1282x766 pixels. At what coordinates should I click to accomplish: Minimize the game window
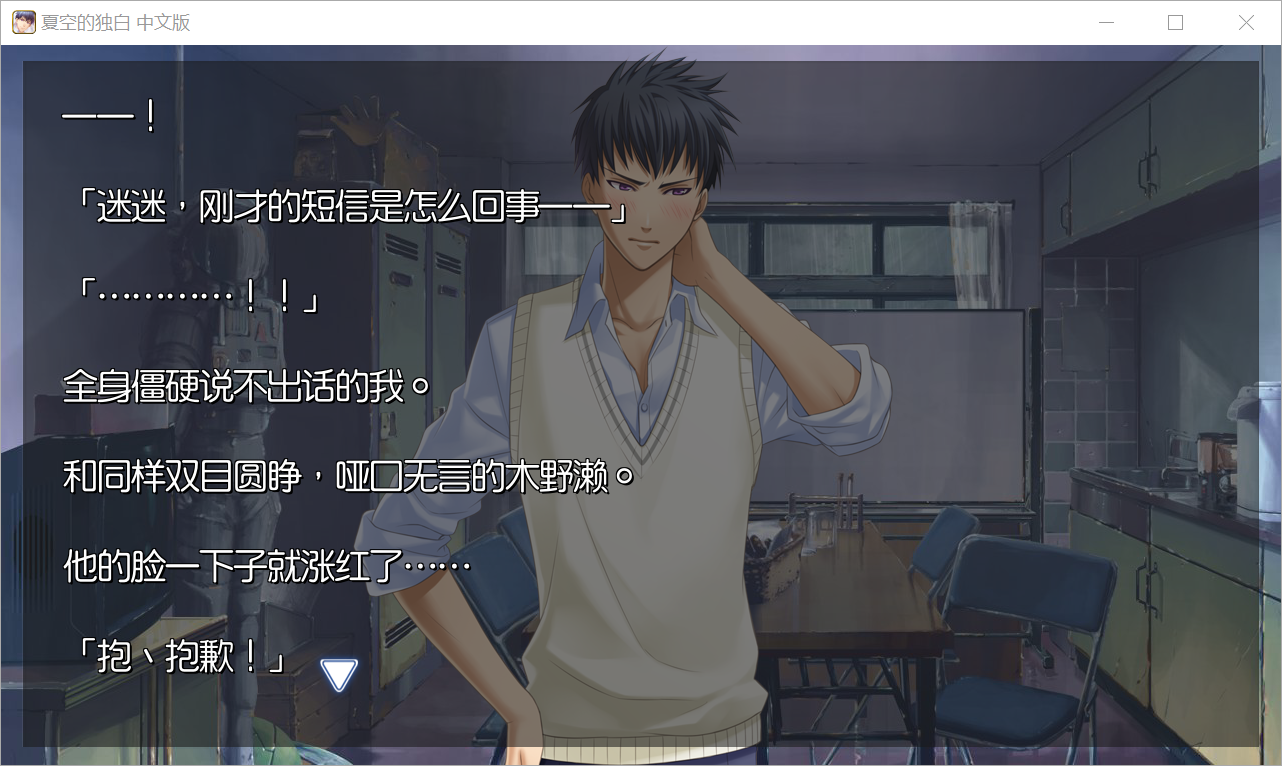[x=1105, y=23]
